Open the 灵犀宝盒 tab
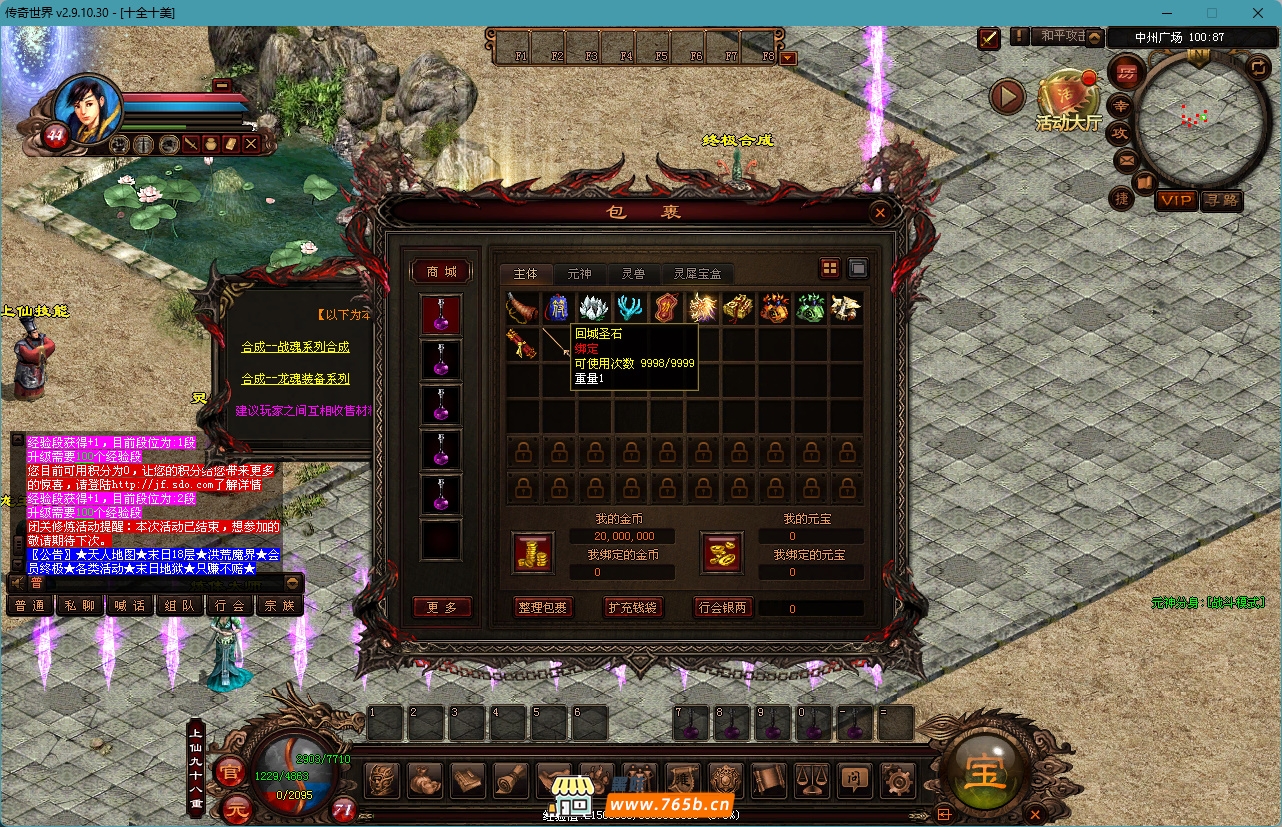Screen dimensions: 1282x827 click(x=698, y=274)
